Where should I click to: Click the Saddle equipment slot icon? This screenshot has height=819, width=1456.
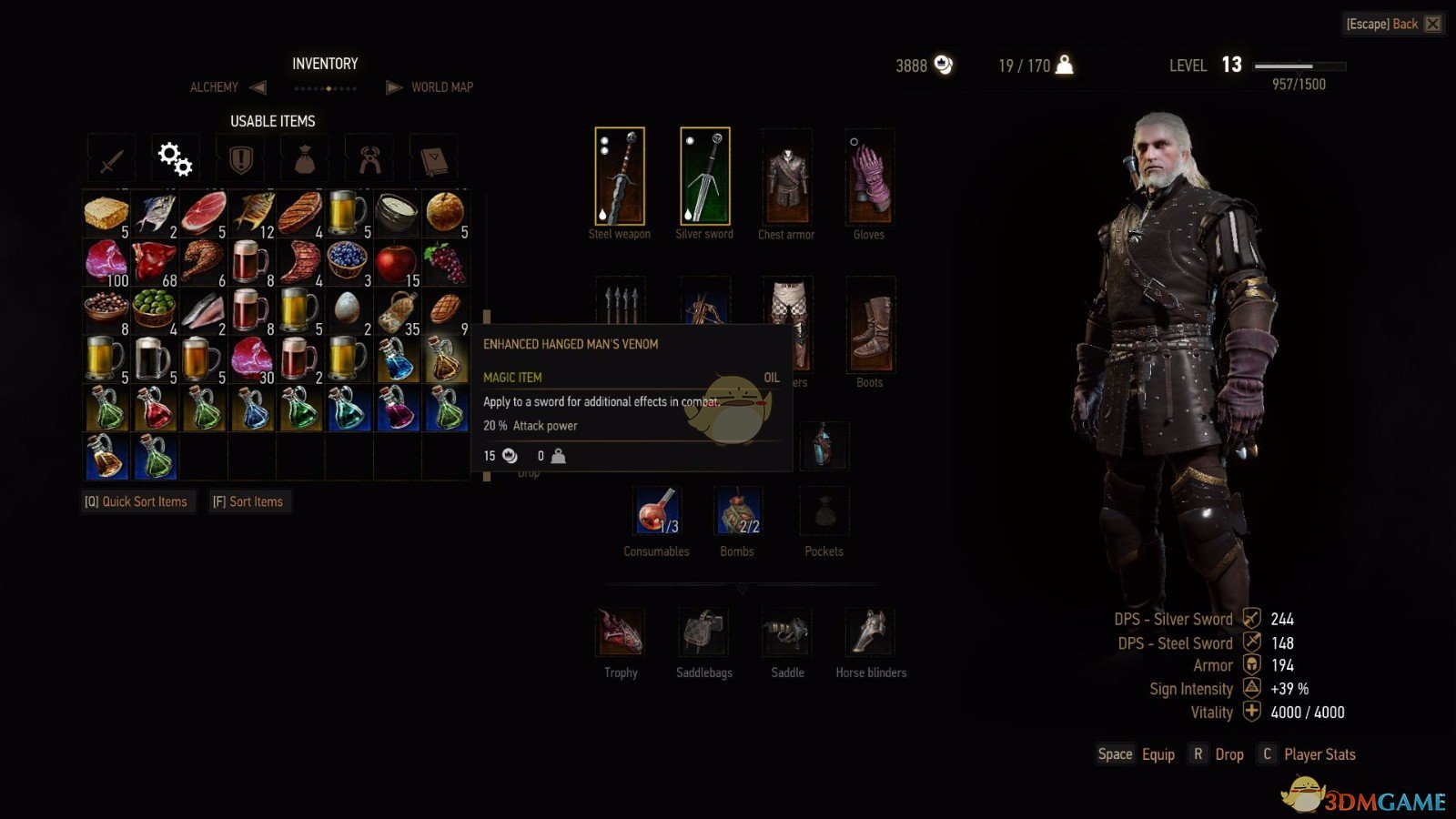pyautogui.click(x=786, y=632)
